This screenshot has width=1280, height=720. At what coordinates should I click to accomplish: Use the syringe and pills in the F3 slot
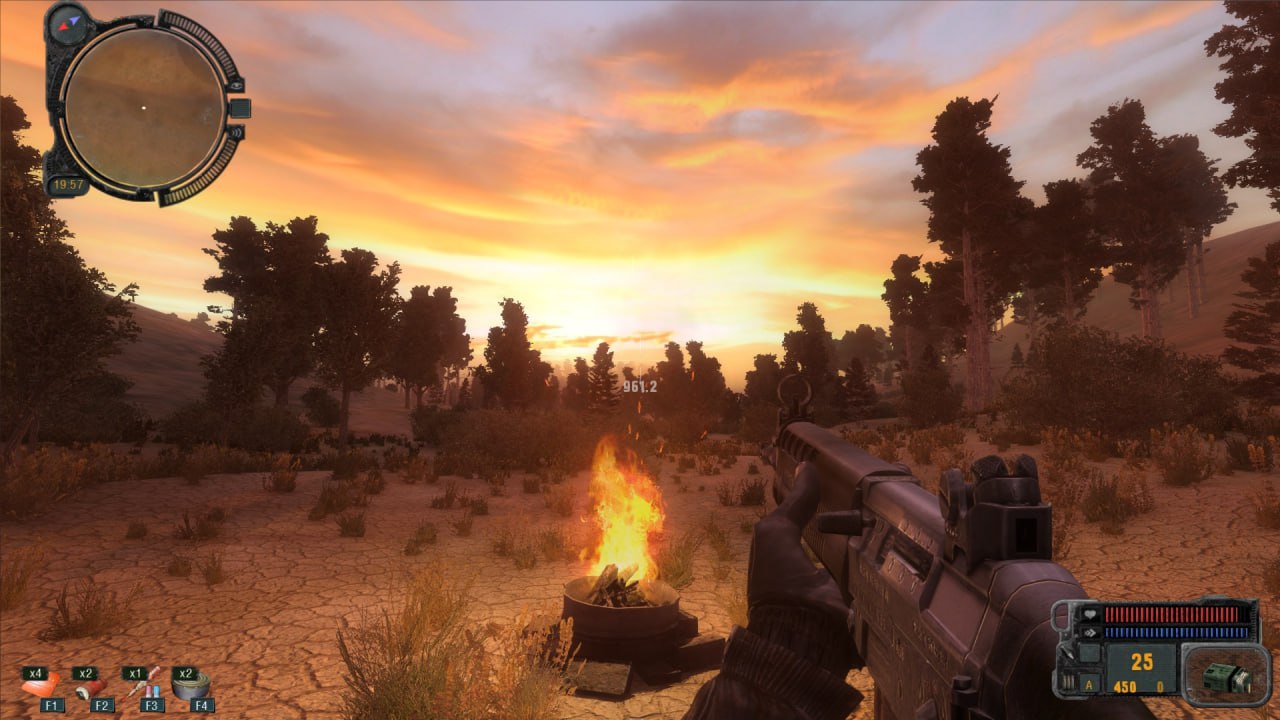point(142,684)
